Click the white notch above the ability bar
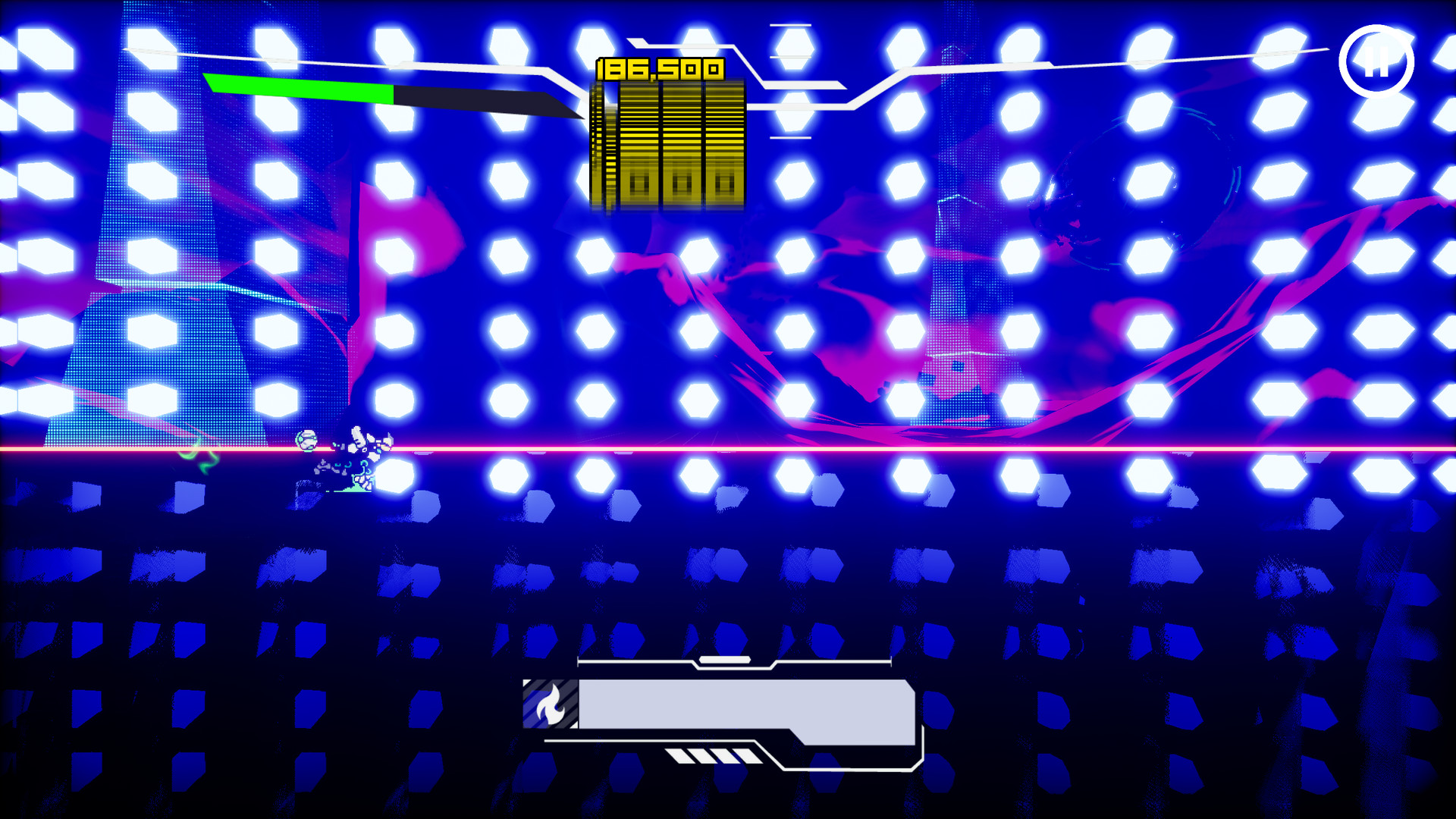 (723, 661)
